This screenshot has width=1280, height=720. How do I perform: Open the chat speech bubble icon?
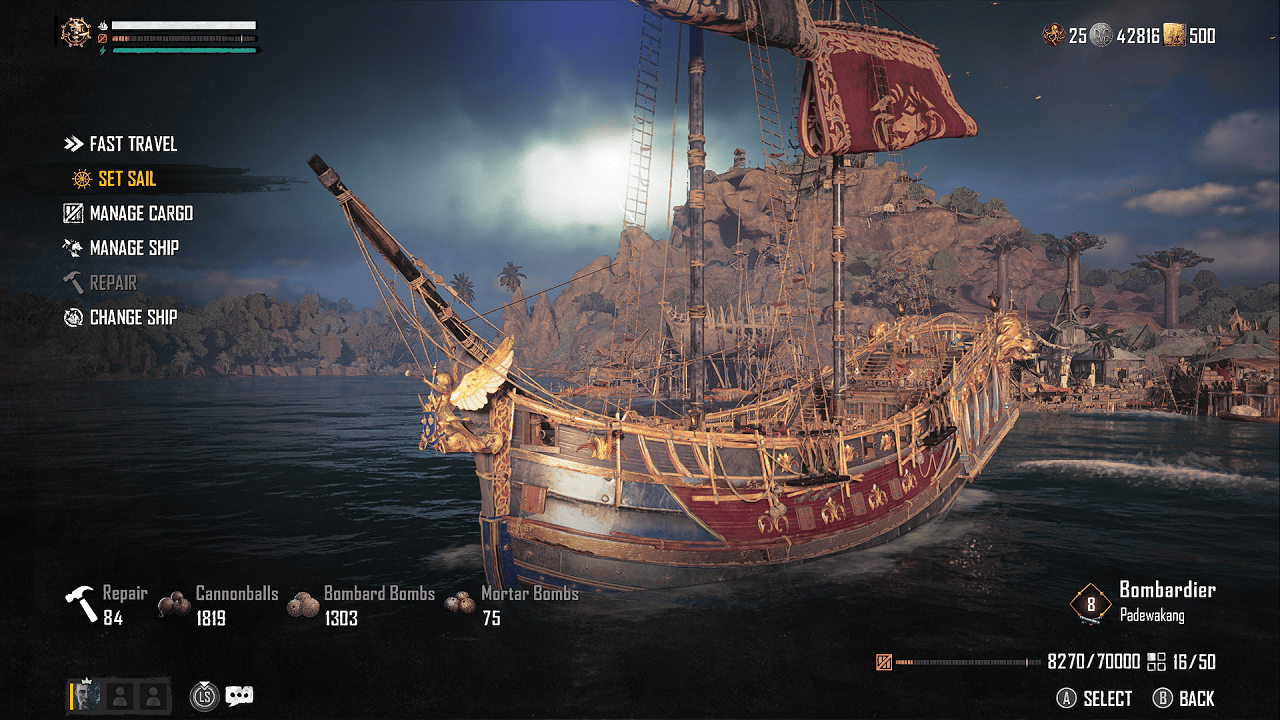tap(239, 696)
